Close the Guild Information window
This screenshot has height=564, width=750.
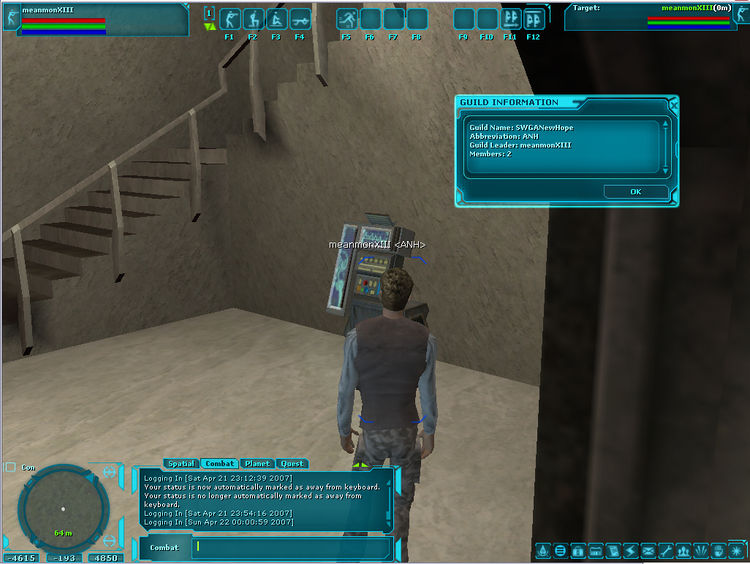(674, 102)
